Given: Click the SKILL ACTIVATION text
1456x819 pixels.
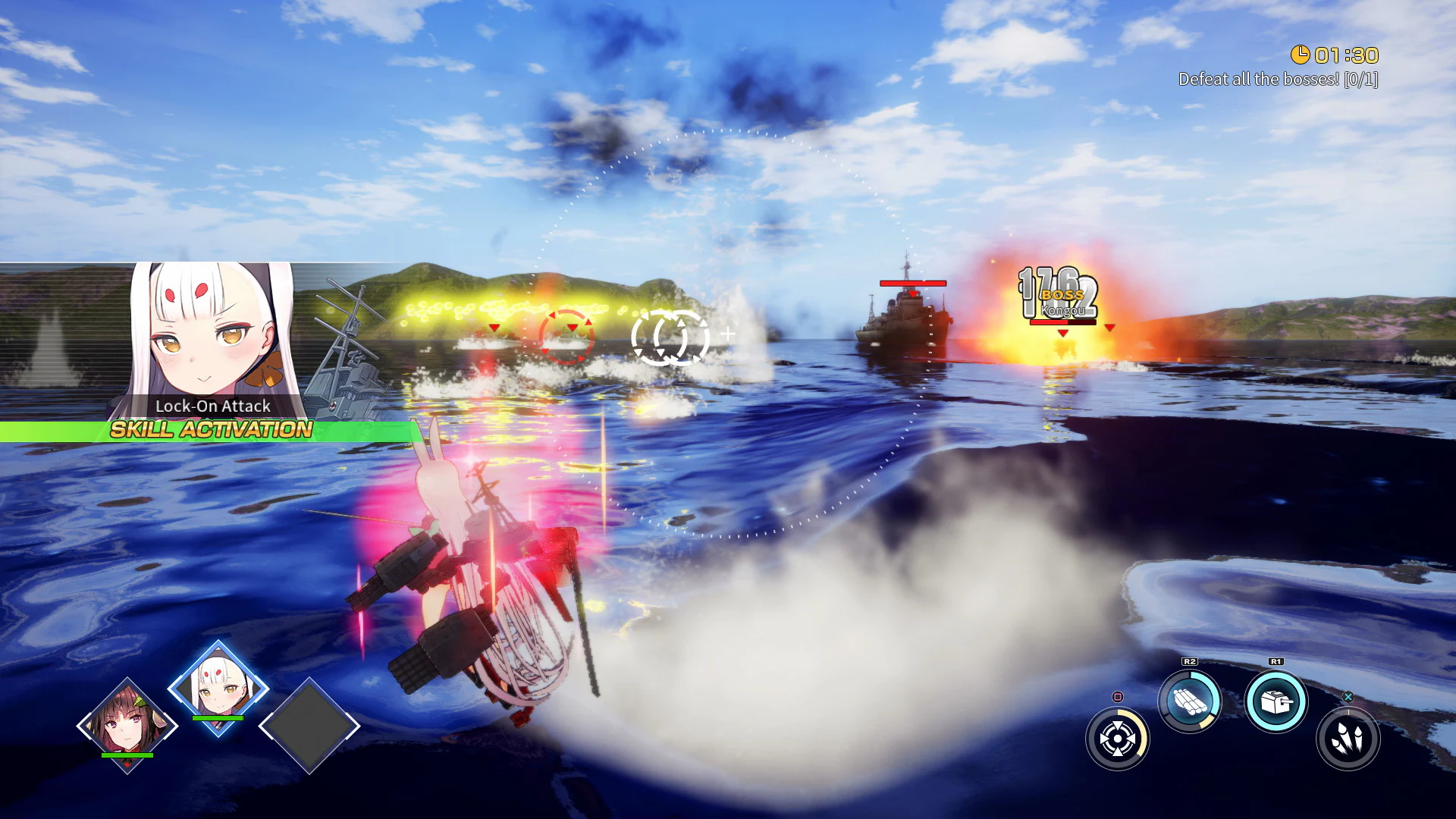Looking at the screenshot, I should pyautogui.click(x=210, y=429).
